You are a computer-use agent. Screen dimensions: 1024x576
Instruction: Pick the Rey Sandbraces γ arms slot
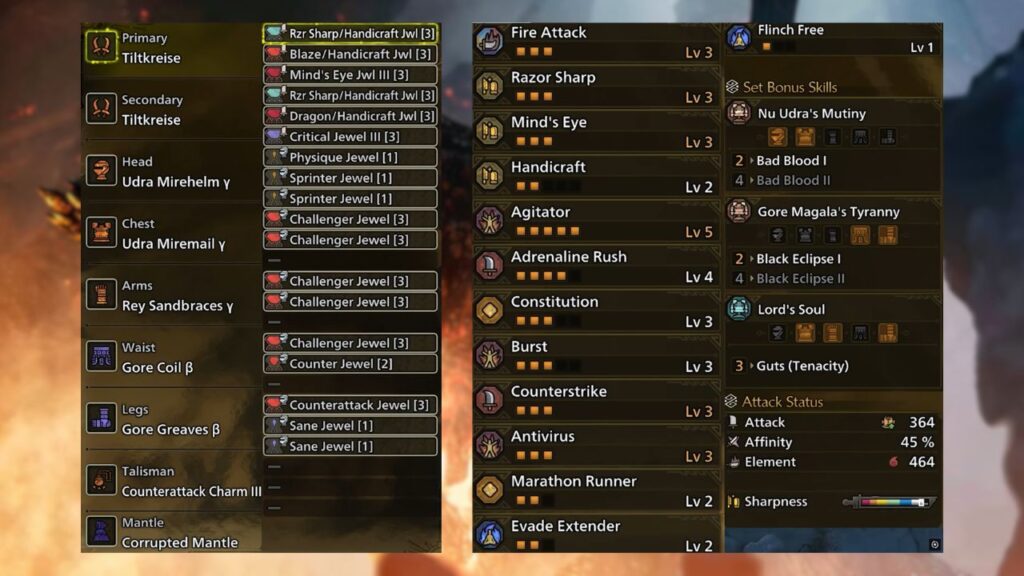click(170, 296)
